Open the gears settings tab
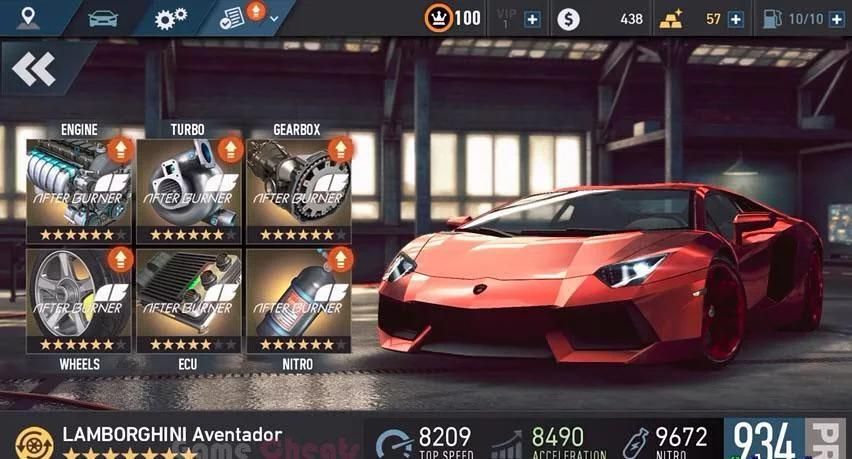Image resolution: width=852 pixels, height=459 pixels. 172,18
